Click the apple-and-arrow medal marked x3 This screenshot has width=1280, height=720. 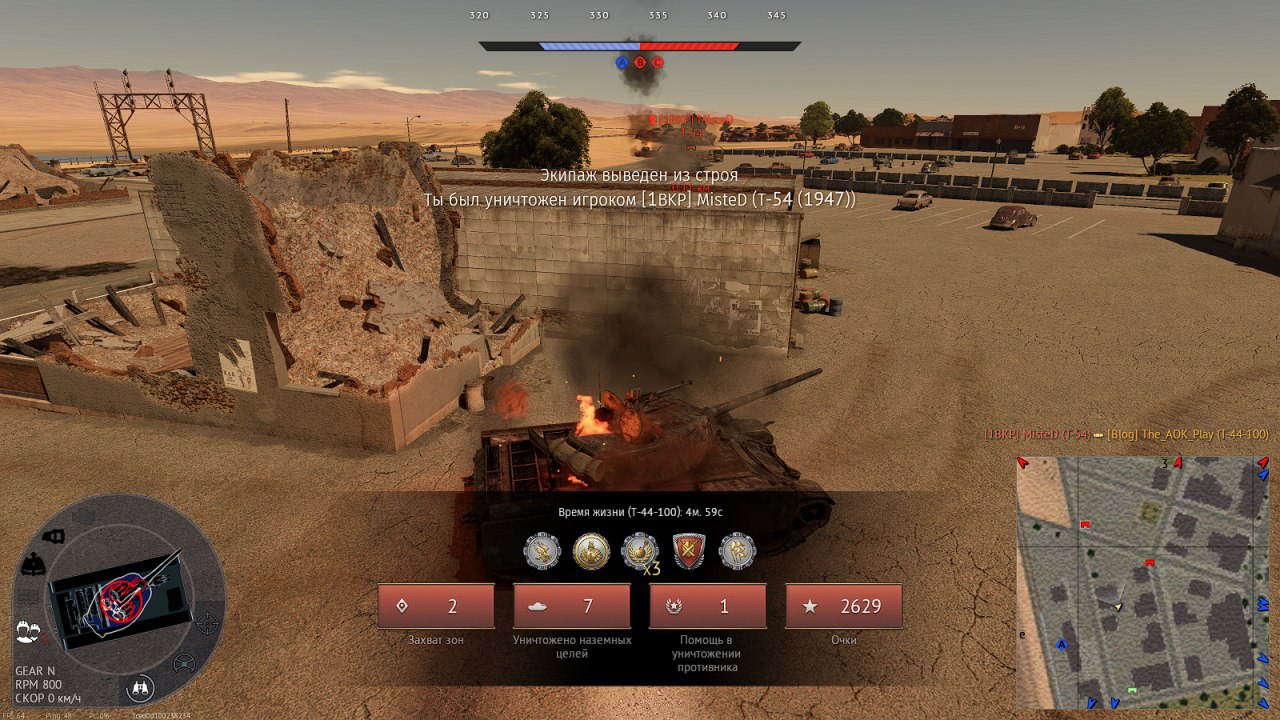click(x=640, y=550)
